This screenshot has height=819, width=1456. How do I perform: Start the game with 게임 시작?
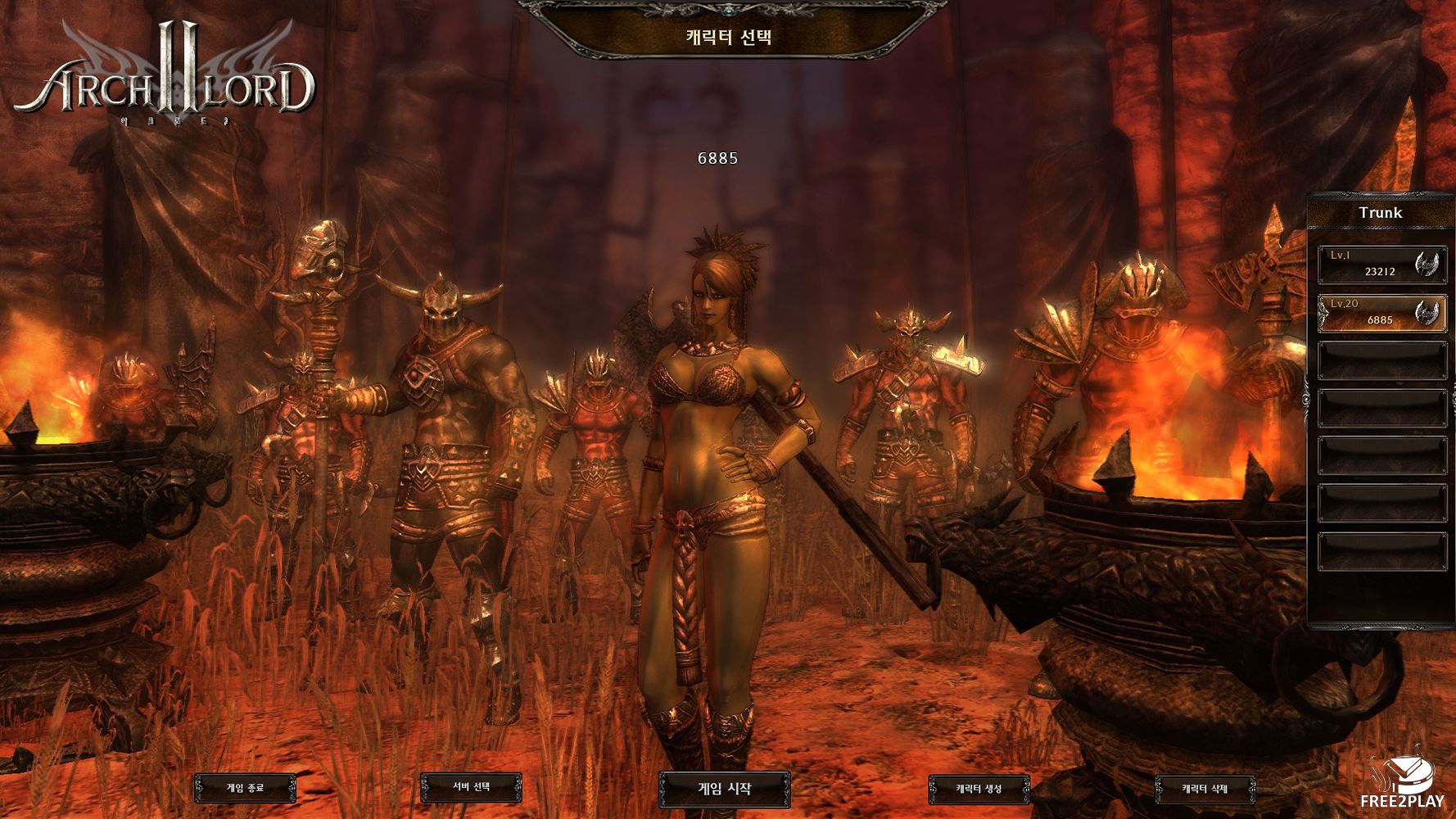coord(724,789)
